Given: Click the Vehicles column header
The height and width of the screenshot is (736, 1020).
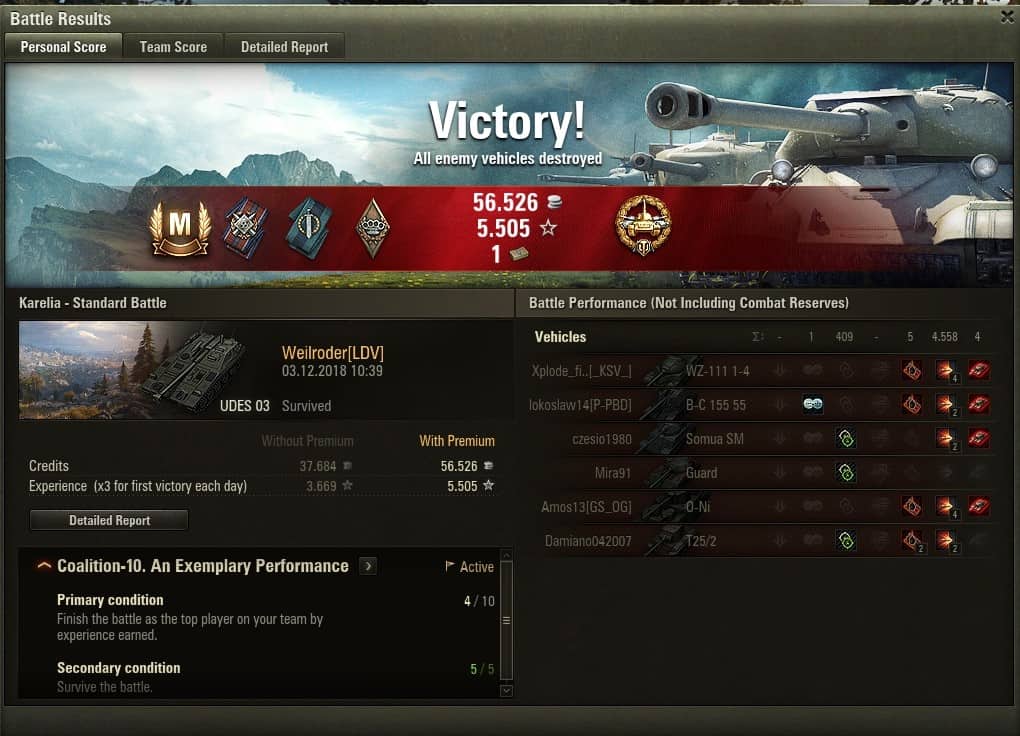Looking at the screenshot, I should coord(560,337).
